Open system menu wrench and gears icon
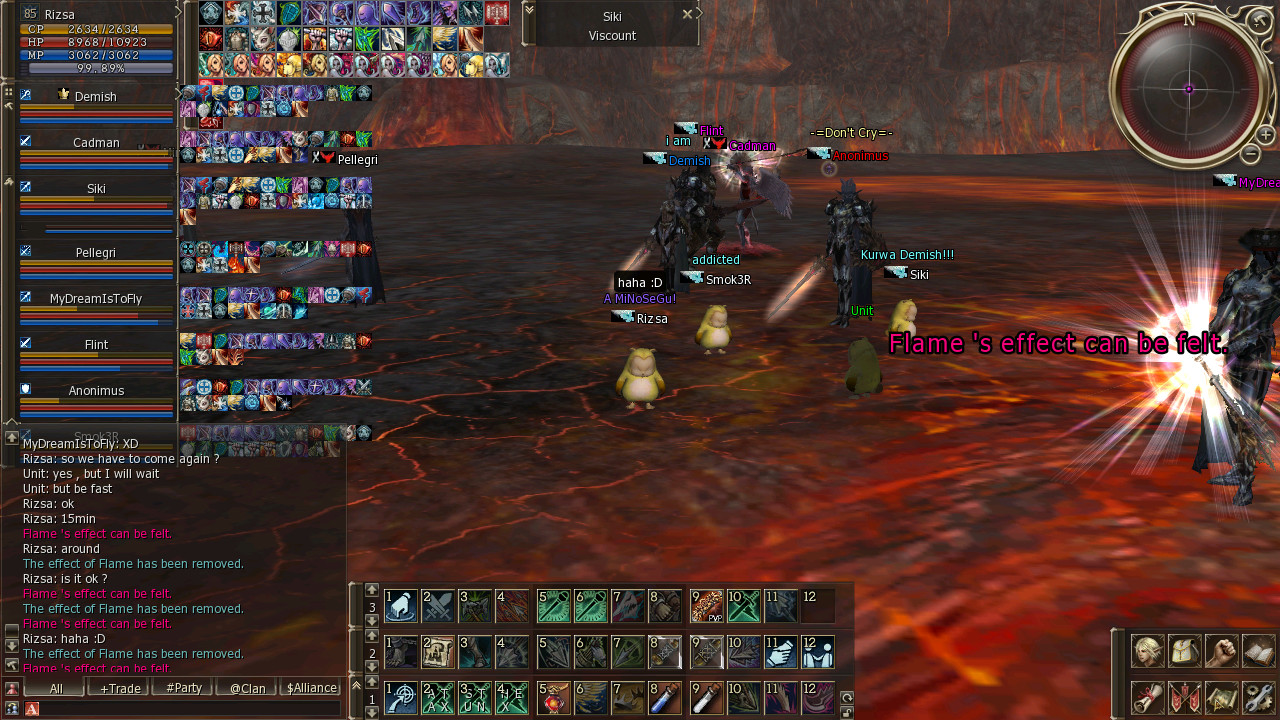Screen dimensions: 1280x720 (x=1259, y=697)
